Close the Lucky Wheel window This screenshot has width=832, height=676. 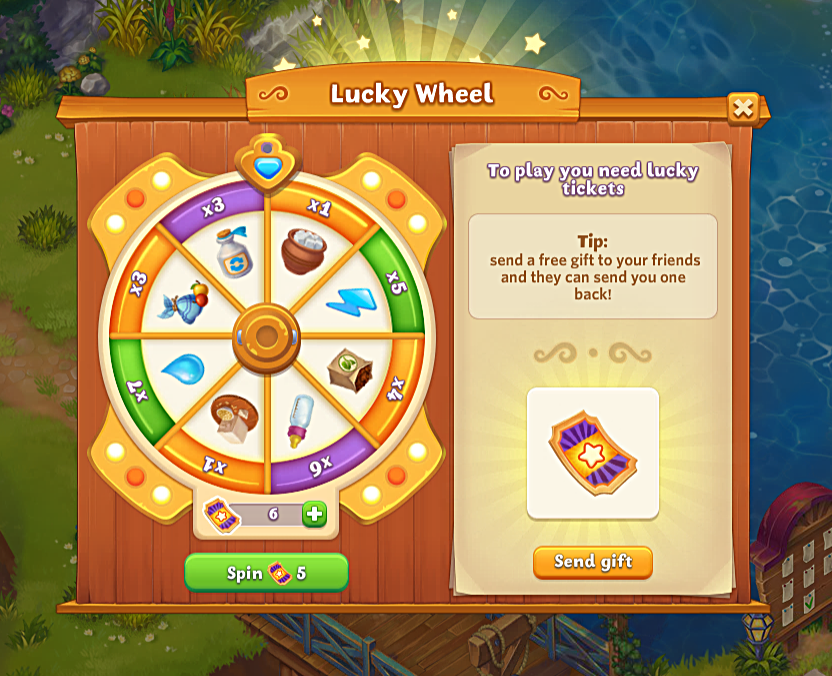(x=742, y=108)
